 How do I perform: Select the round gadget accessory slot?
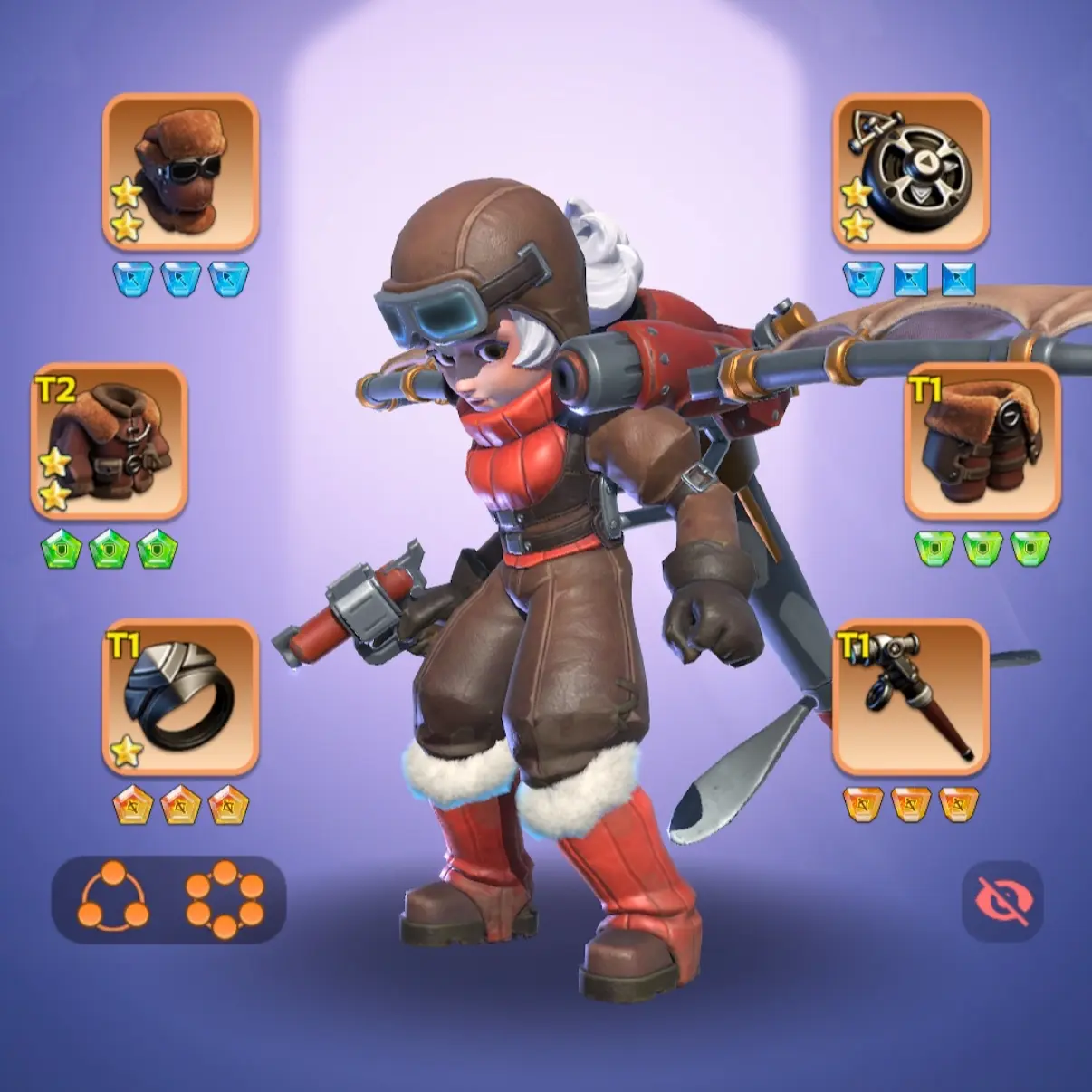point(910,171)
